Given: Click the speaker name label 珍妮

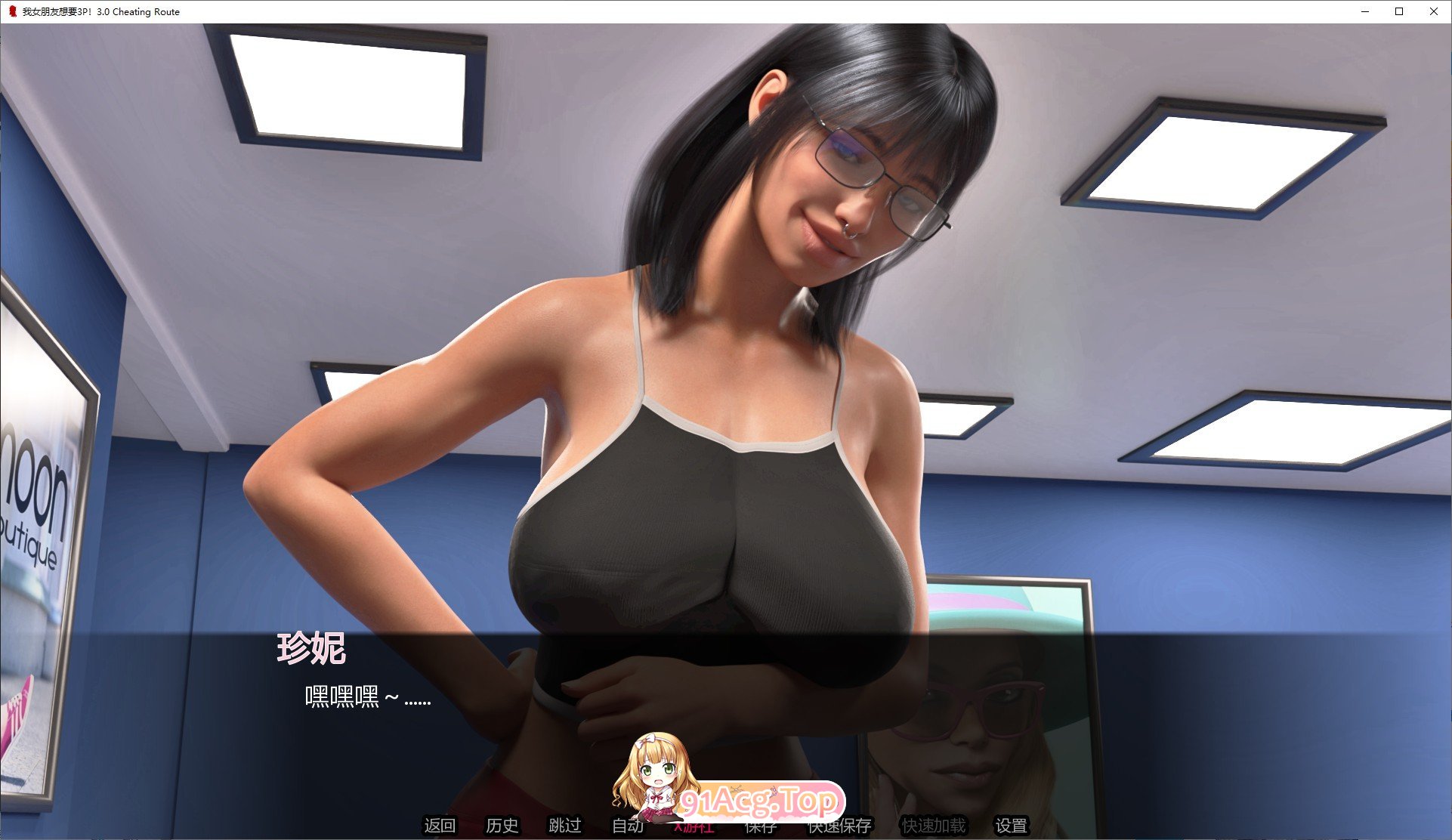Looking at the screenshot, I should [311, 647].
